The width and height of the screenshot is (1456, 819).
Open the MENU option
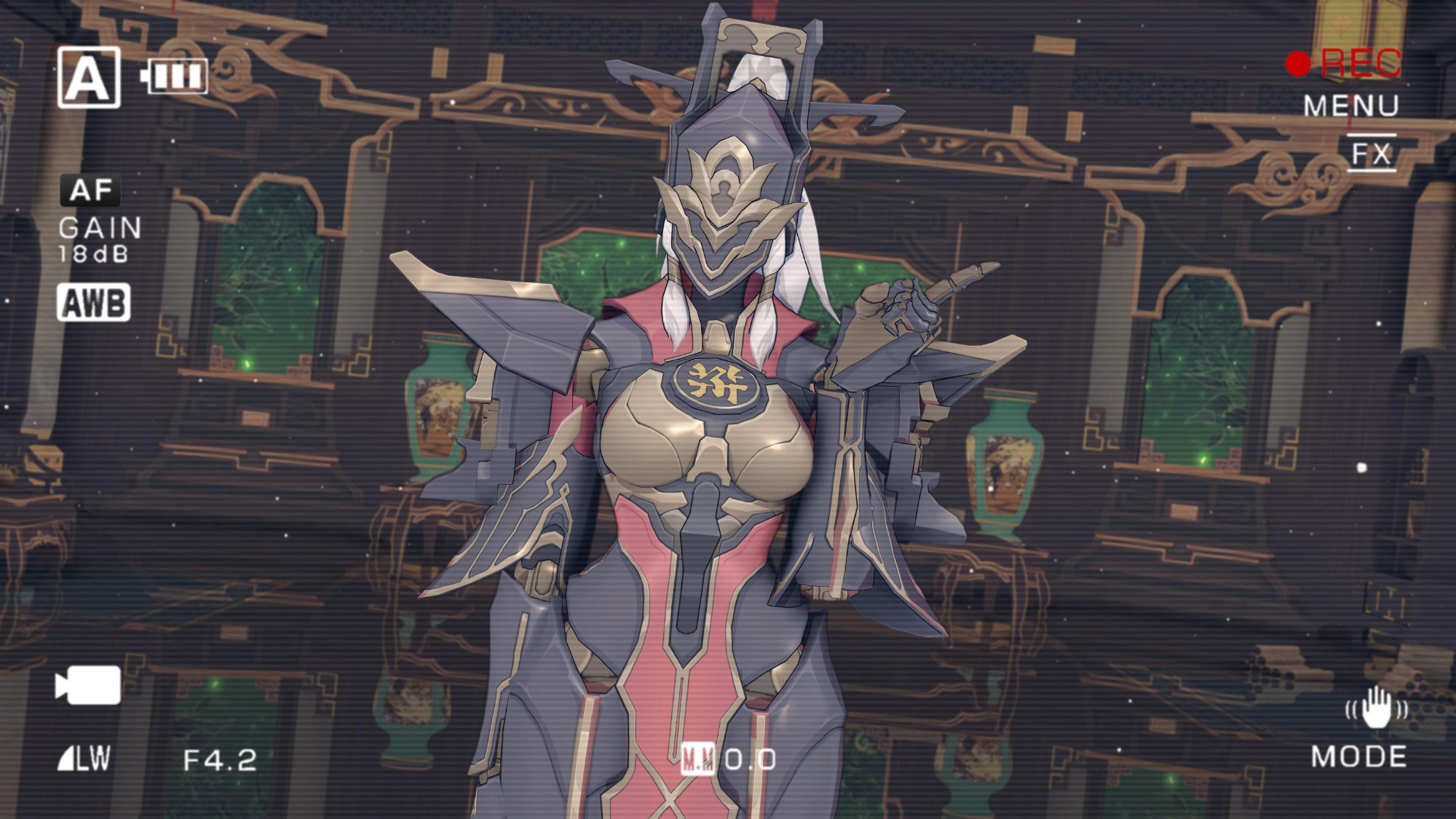pos(1350,106)
